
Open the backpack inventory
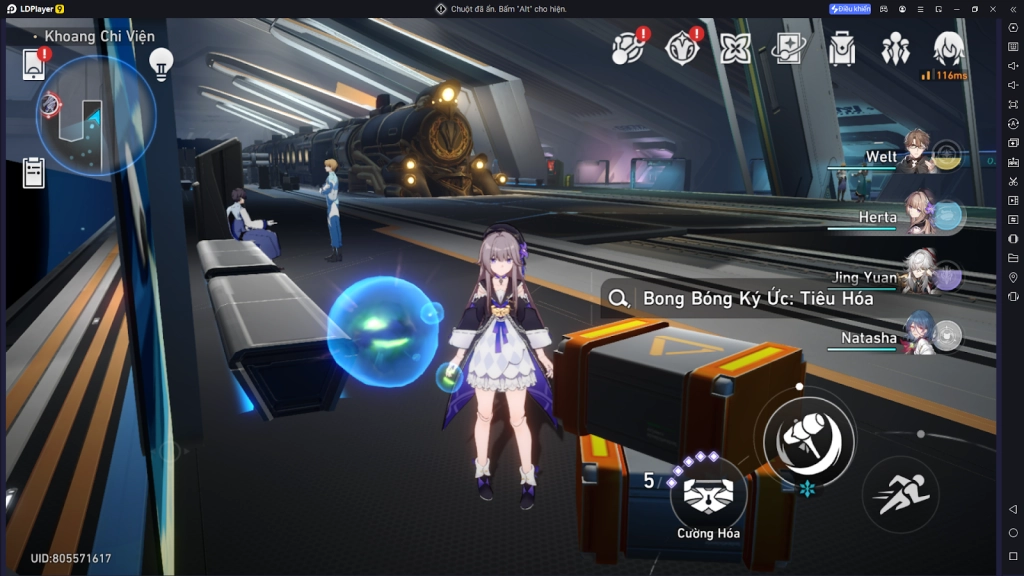tap(842, 48)
